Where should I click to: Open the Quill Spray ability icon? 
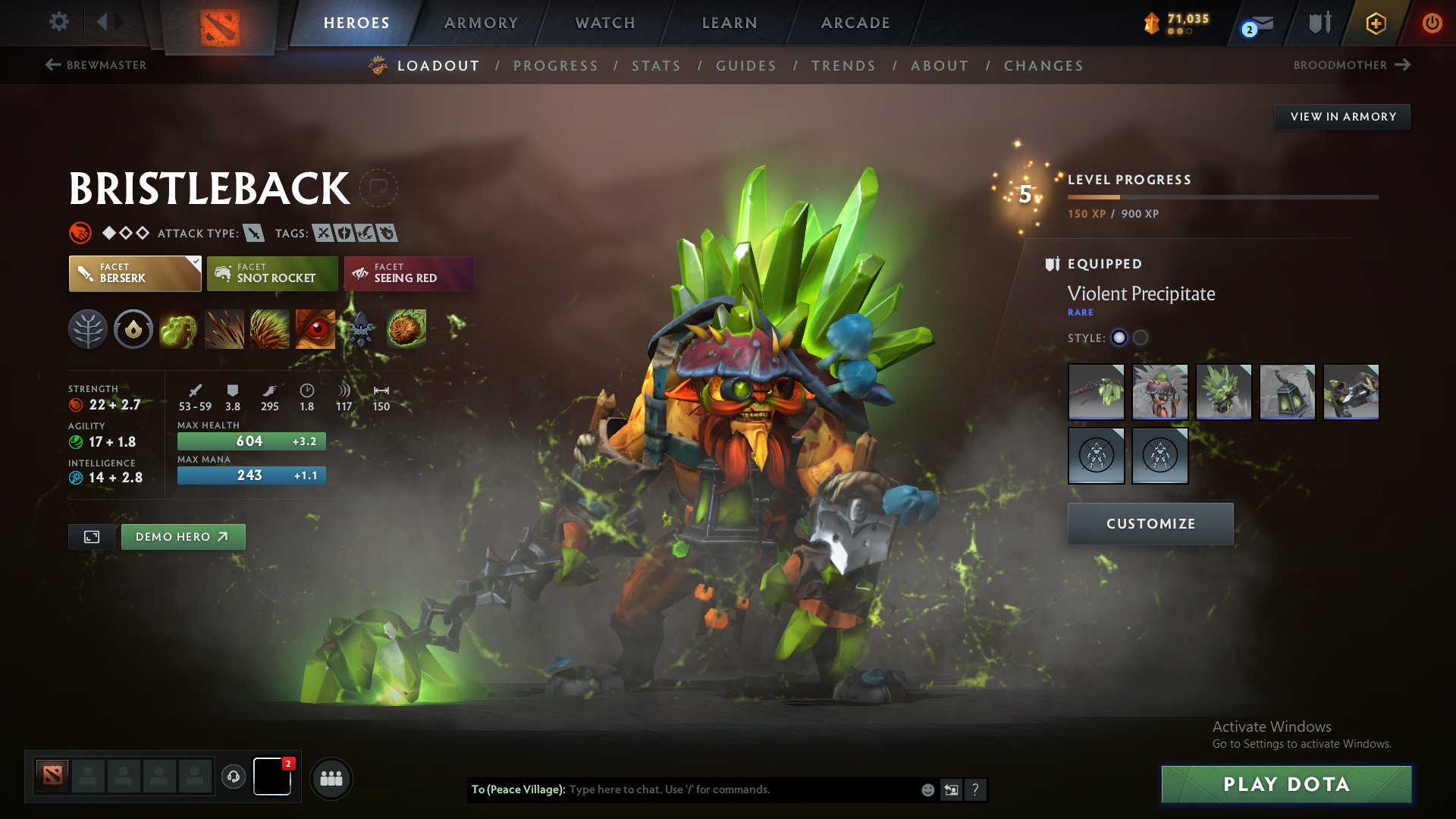(224, 328)
